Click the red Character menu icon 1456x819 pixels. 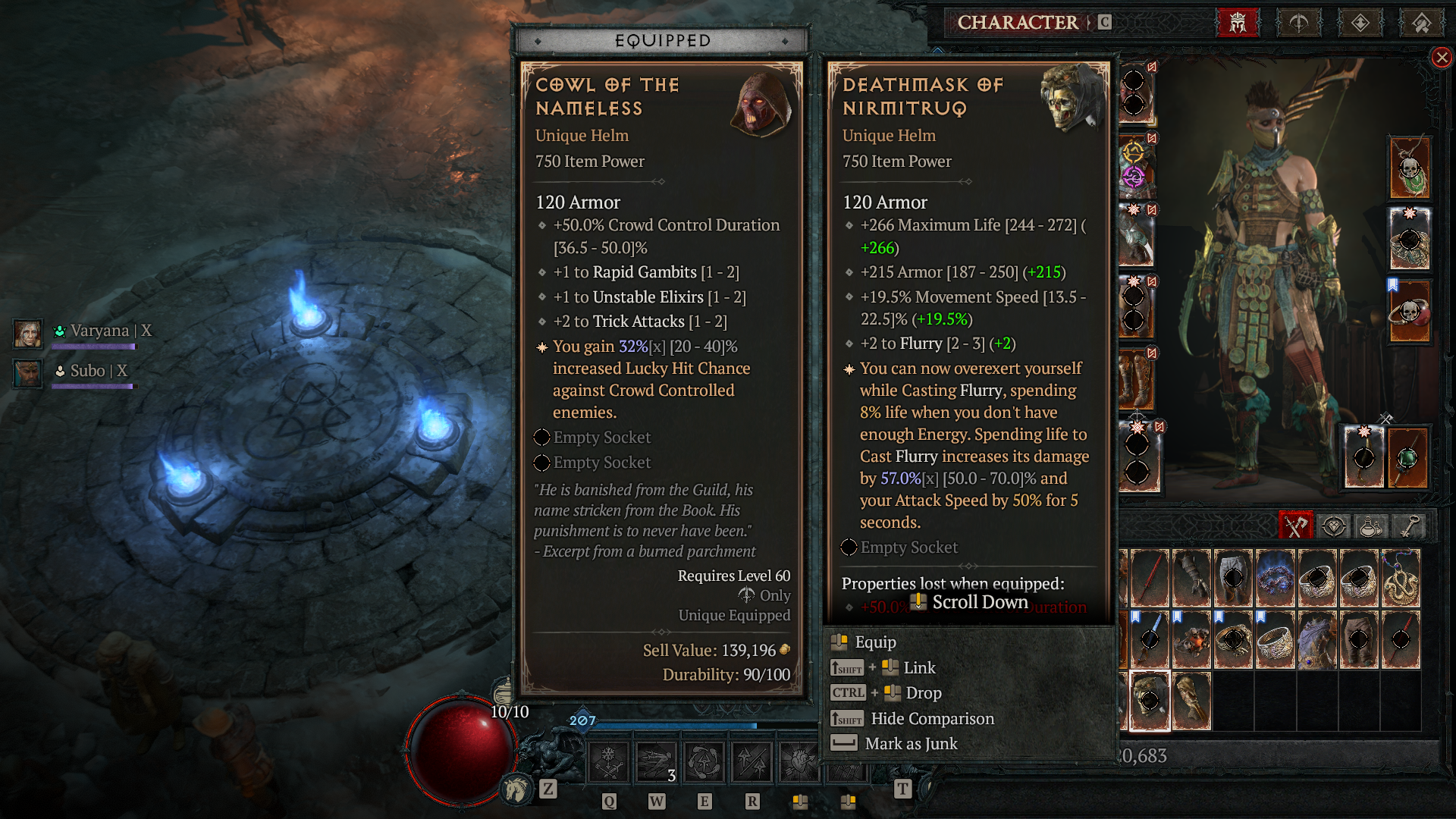click(1238, 22)
